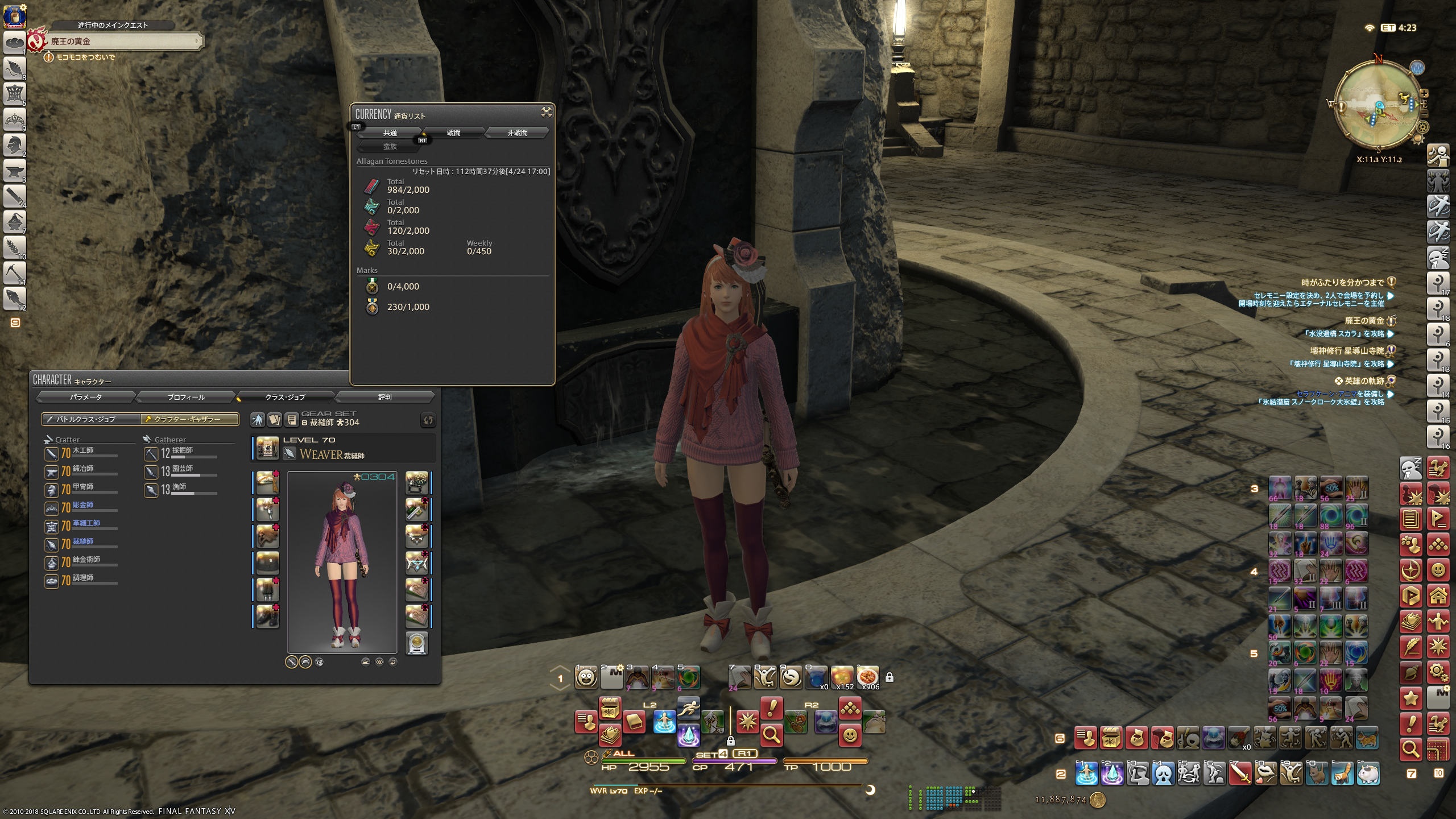View the 評判 reputation tab

385,397
